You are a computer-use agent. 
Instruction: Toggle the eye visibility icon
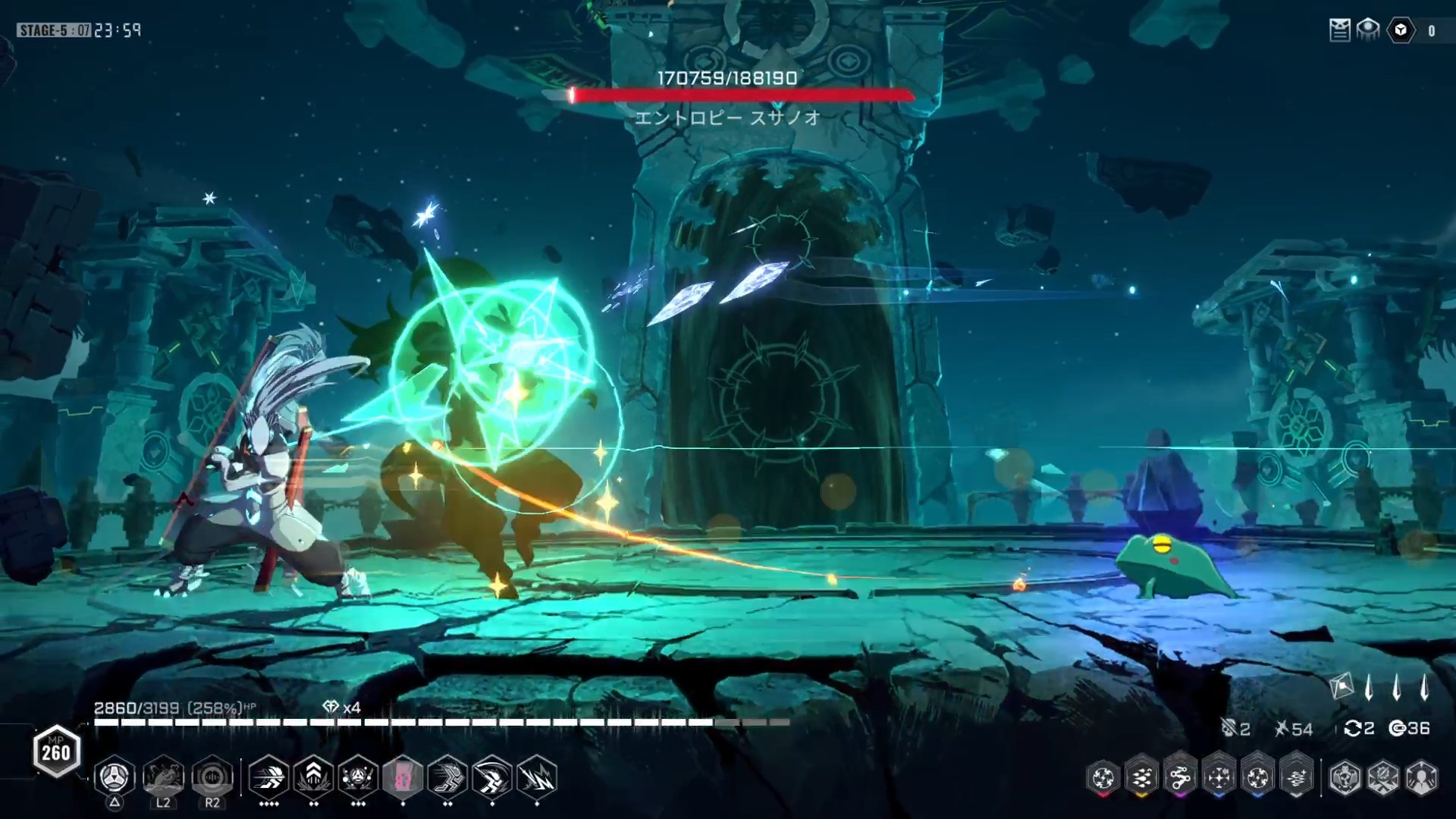click(1368, 30)
